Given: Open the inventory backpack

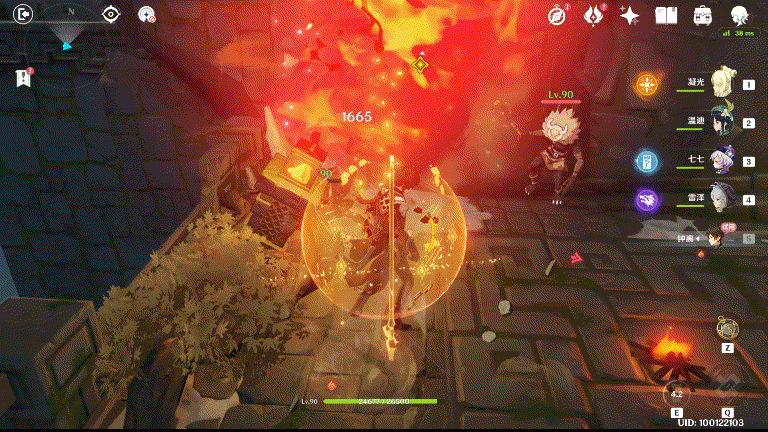Looking at the screenshot, I should 703,14.
